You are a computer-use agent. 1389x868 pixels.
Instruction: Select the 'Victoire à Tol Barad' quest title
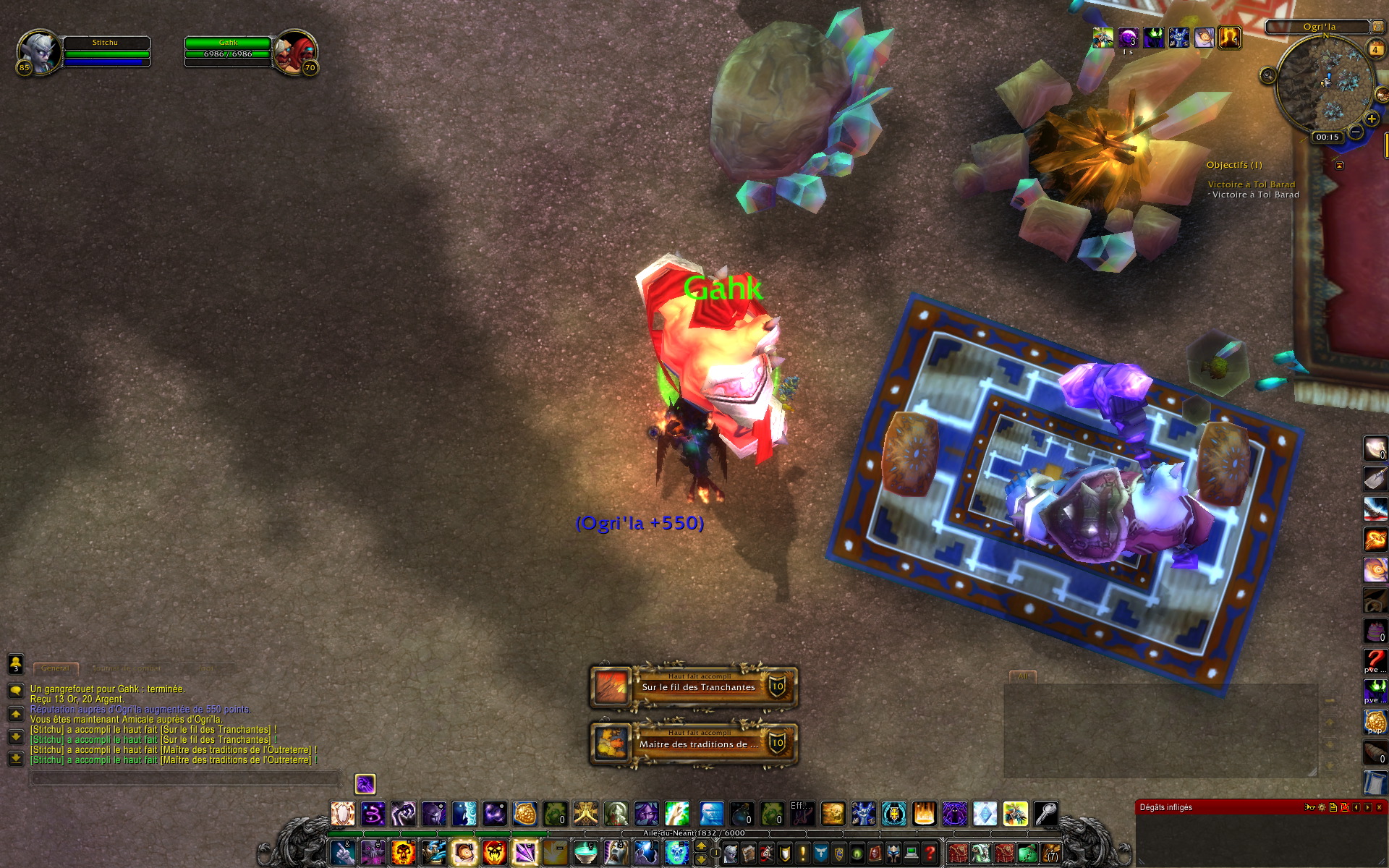click(1251, 184)
